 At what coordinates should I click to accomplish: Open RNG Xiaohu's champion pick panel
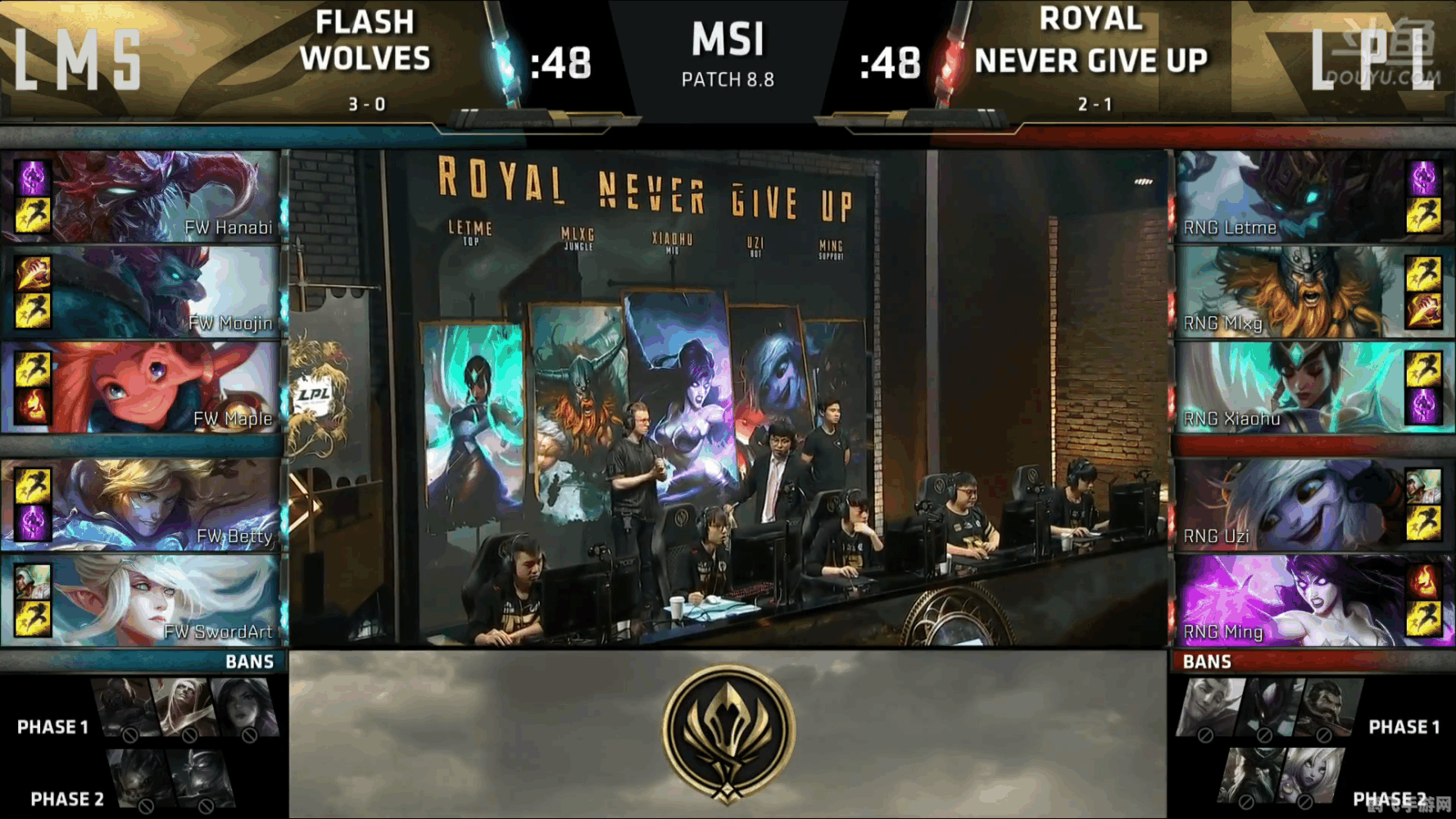(x=1290, y=387)
